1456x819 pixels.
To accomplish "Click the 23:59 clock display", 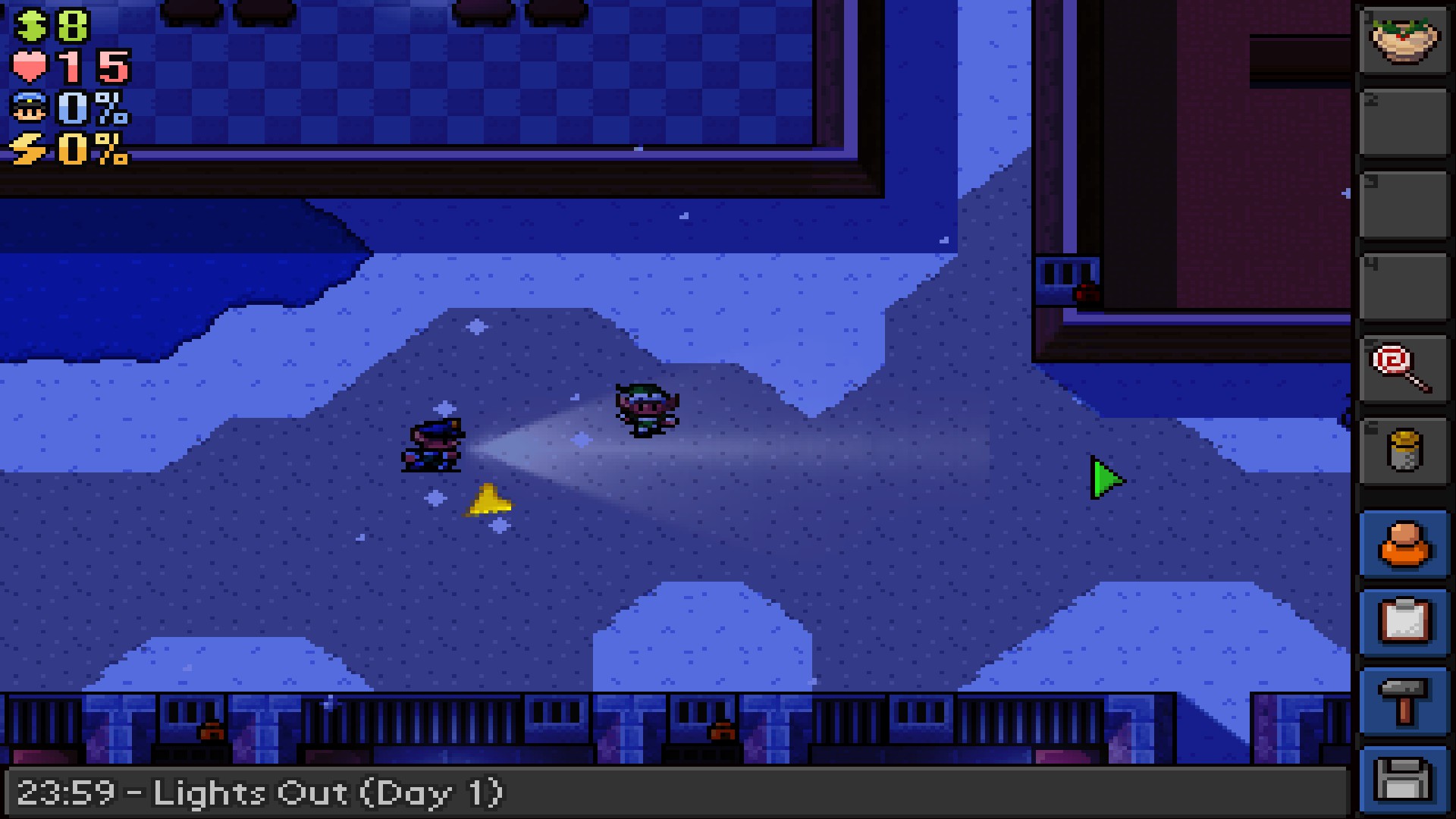I will click(72, 793).
